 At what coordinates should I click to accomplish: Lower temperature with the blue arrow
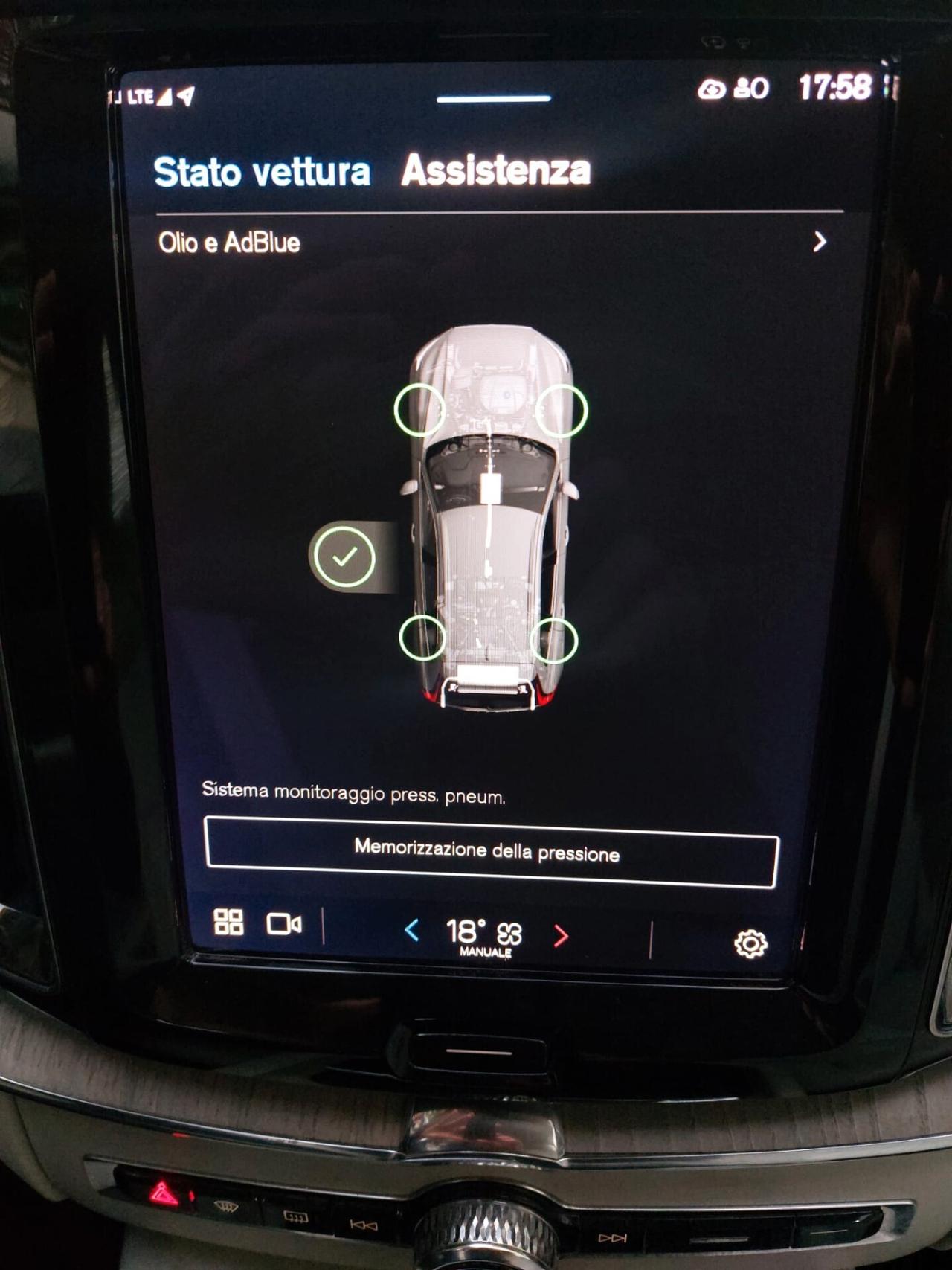(x=411, y=930)
